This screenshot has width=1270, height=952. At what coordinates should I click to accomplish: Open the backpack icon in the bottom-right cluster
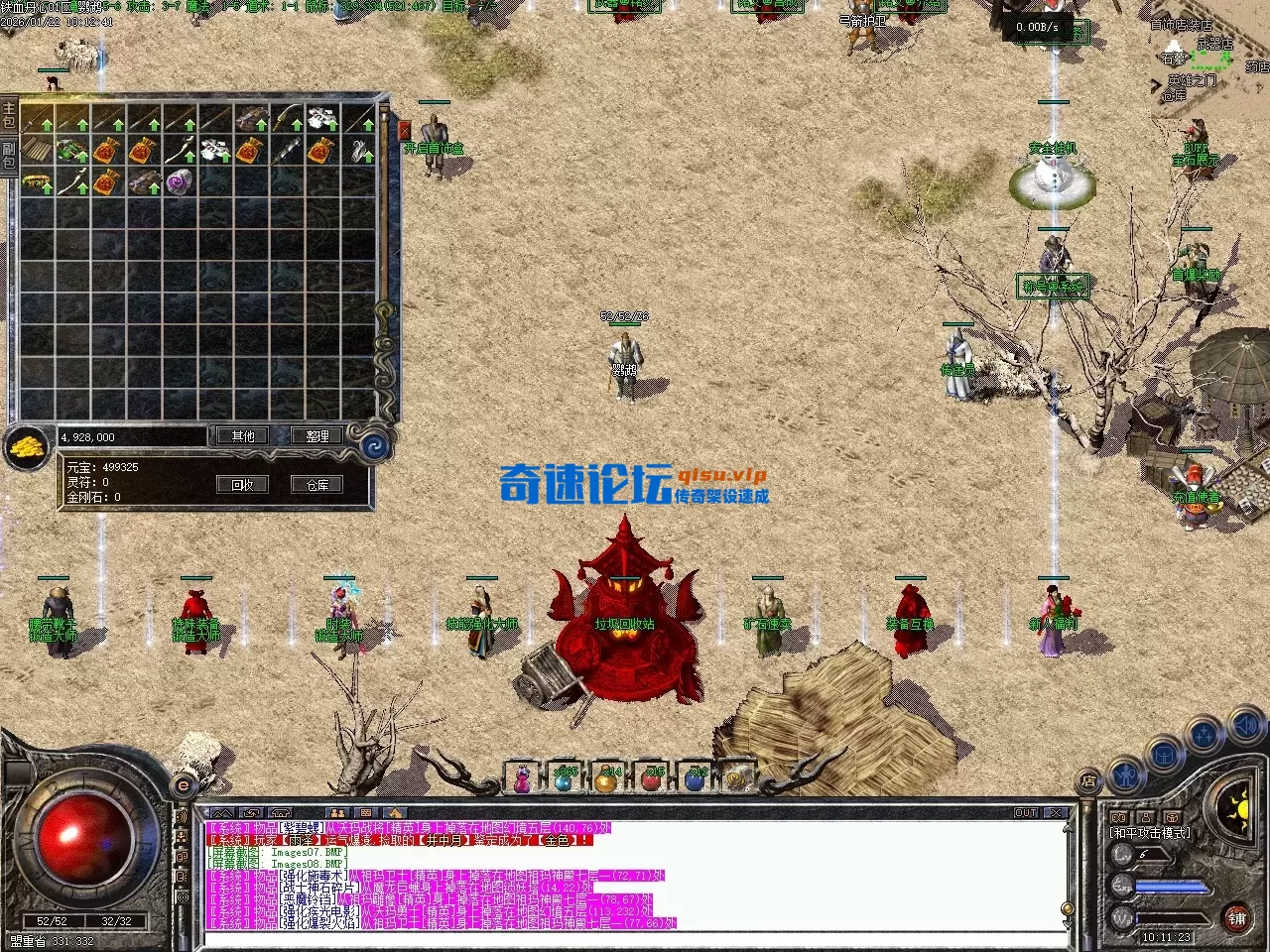click(1163, 756)
